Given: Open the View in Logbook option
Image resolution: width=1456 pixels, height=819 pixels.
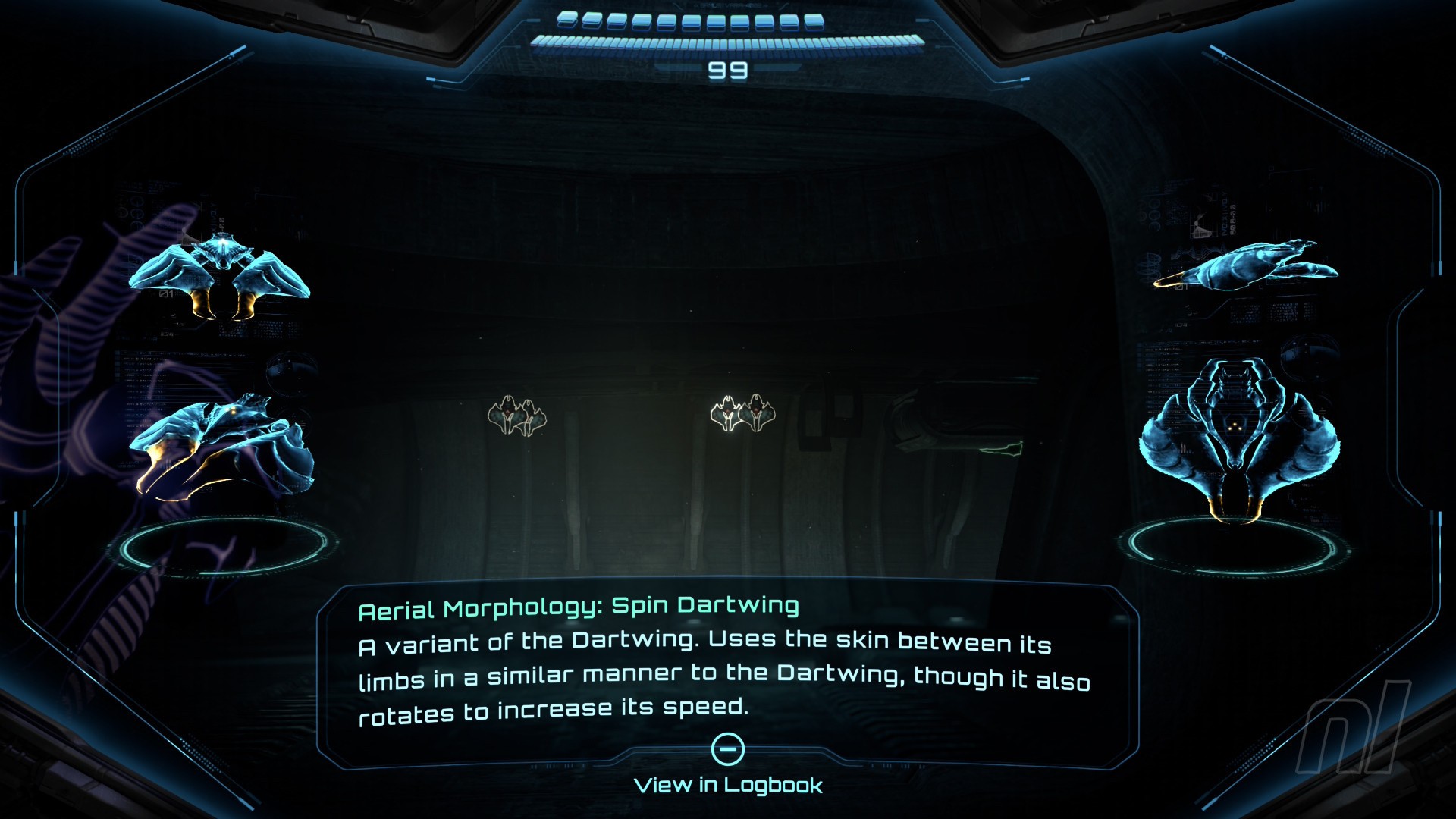Looking at the screenshot, I should tap(728, 784).
